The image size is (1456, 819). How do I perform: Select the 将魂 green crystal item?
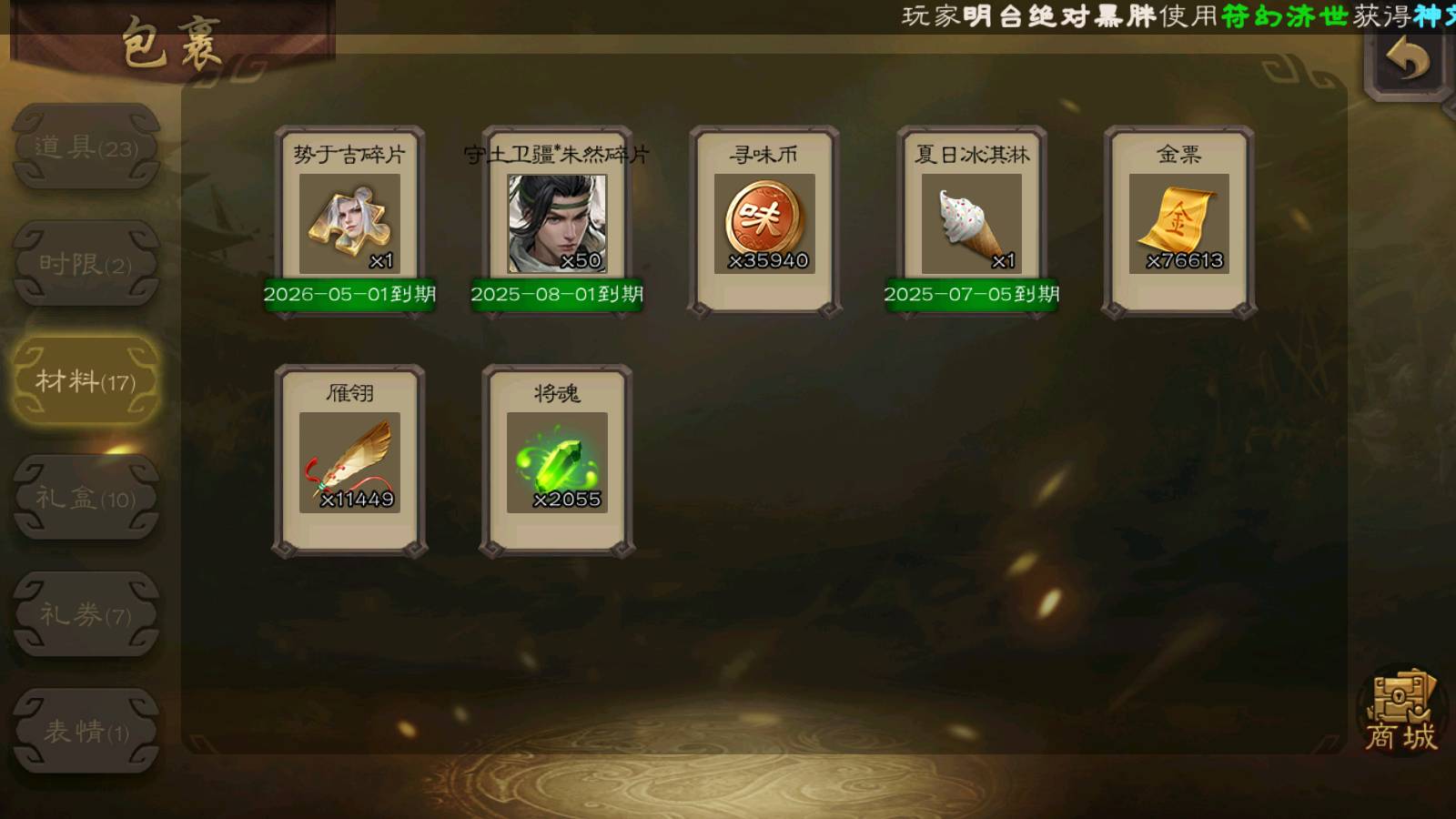coord(557,461)
